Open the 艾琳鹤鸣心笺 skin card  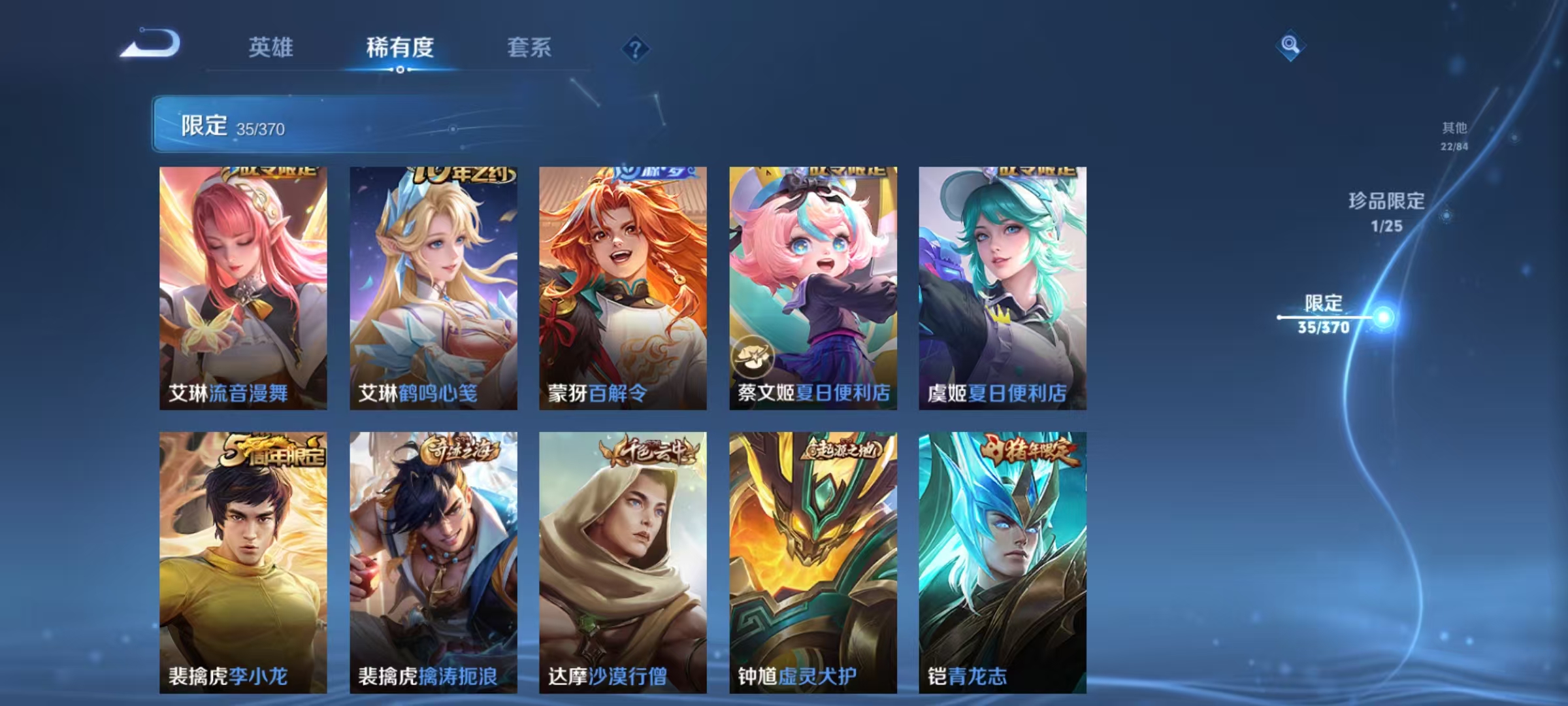[433, 288]
